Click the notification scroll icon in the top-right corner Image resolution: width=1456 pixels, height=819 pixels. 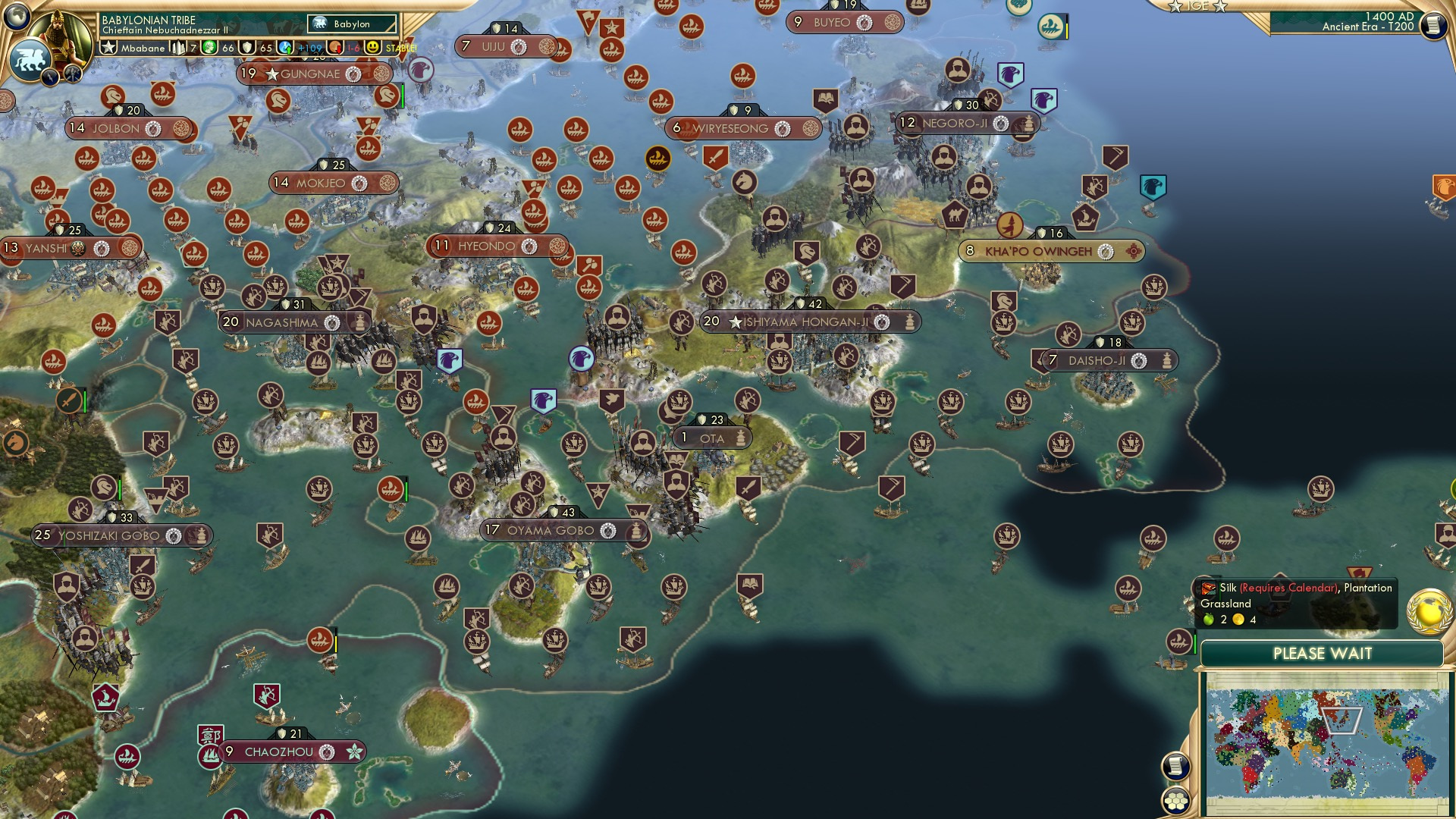(1436, 27)
